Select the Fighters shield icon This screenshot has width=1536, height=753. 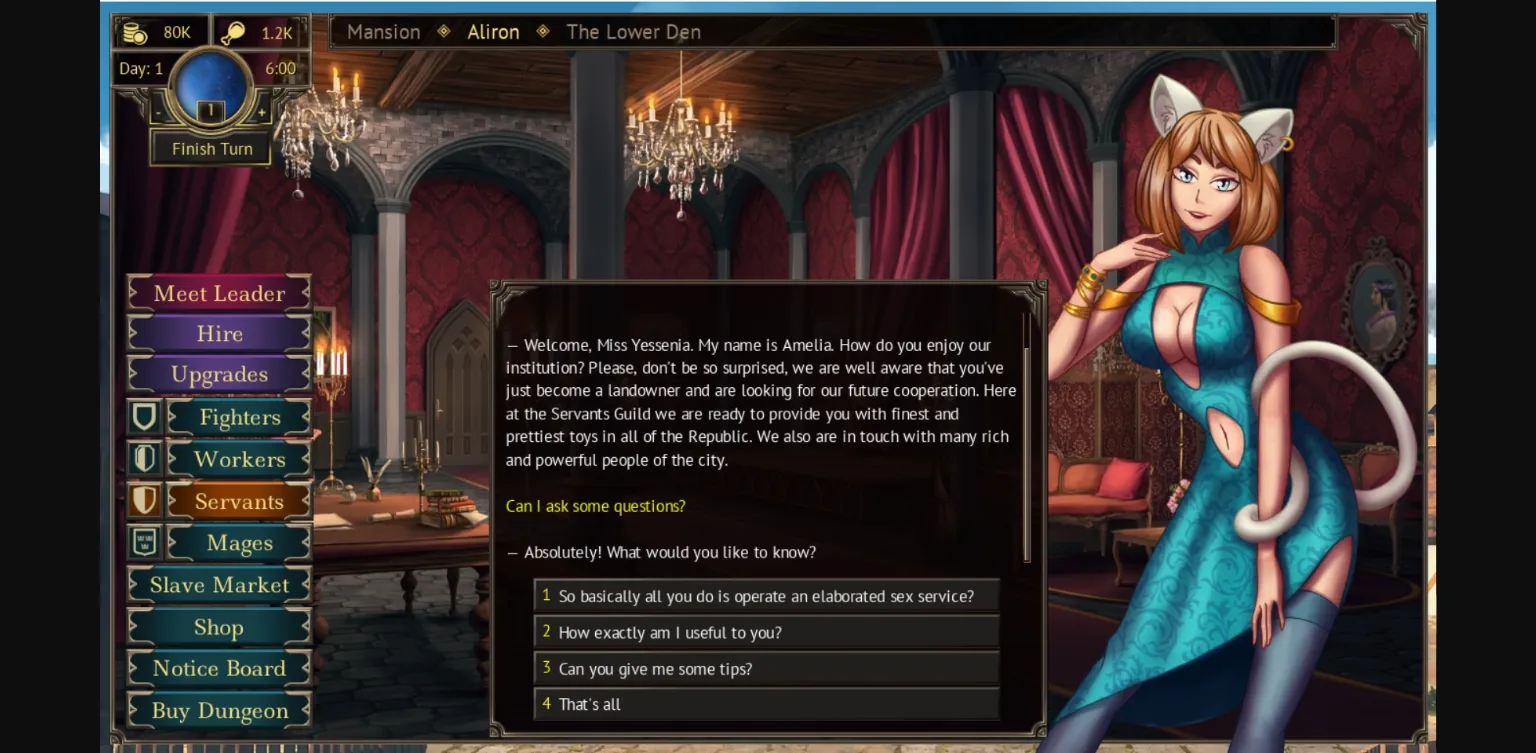(144, 417)
